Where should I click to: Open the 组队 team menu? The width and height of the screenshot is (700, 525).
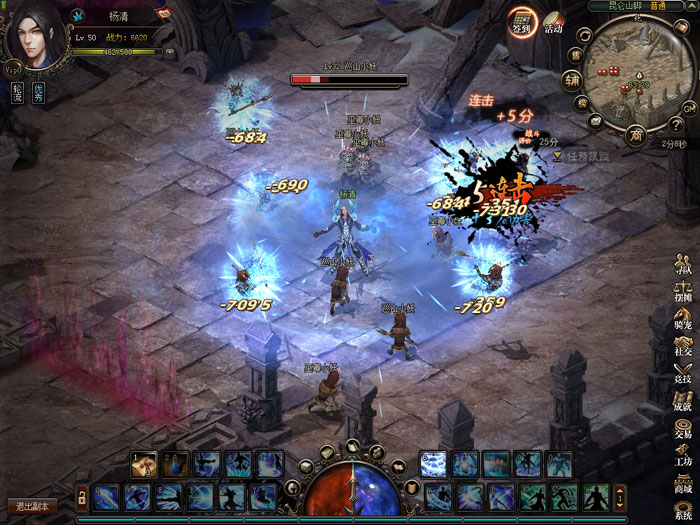pyautogui.click(x=683, y=263)
